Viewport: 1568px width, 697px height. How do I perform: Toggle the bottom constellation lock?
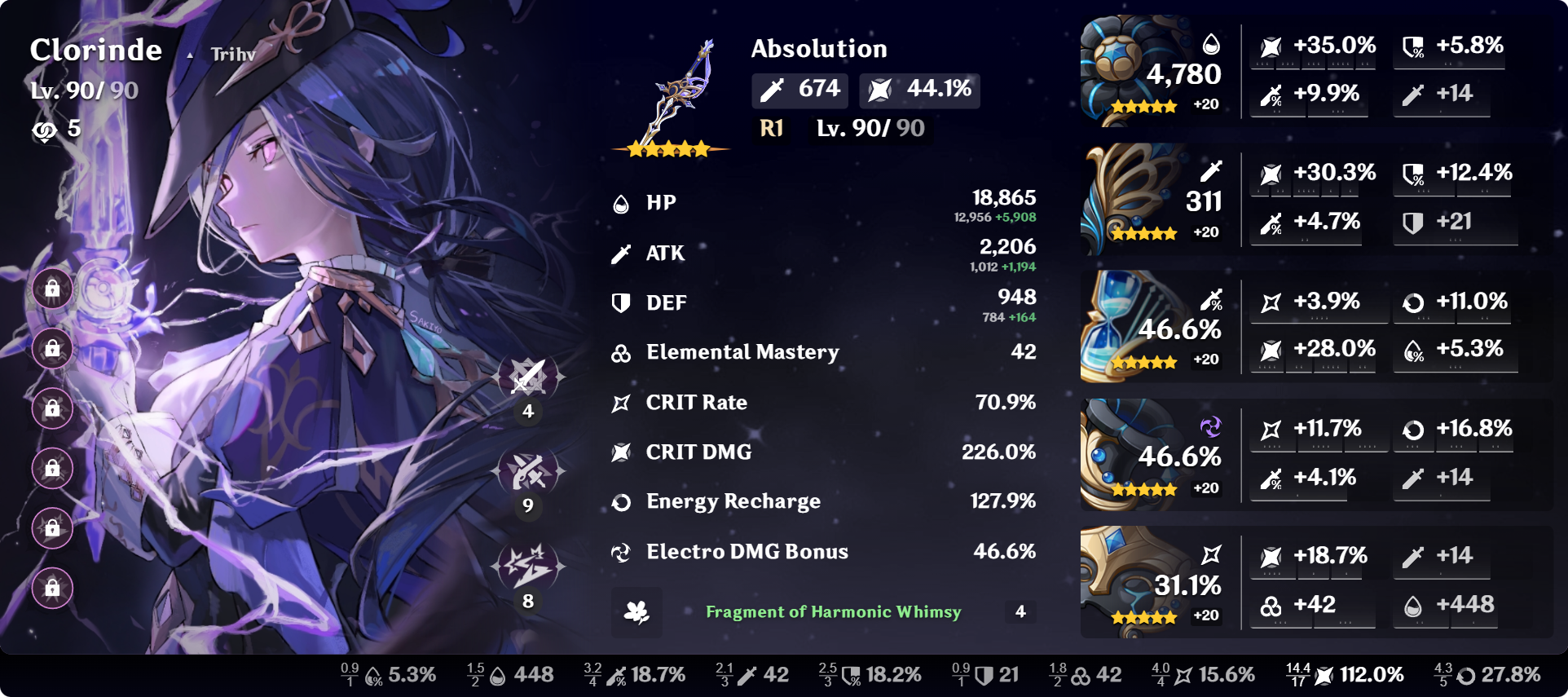(52, 589)
